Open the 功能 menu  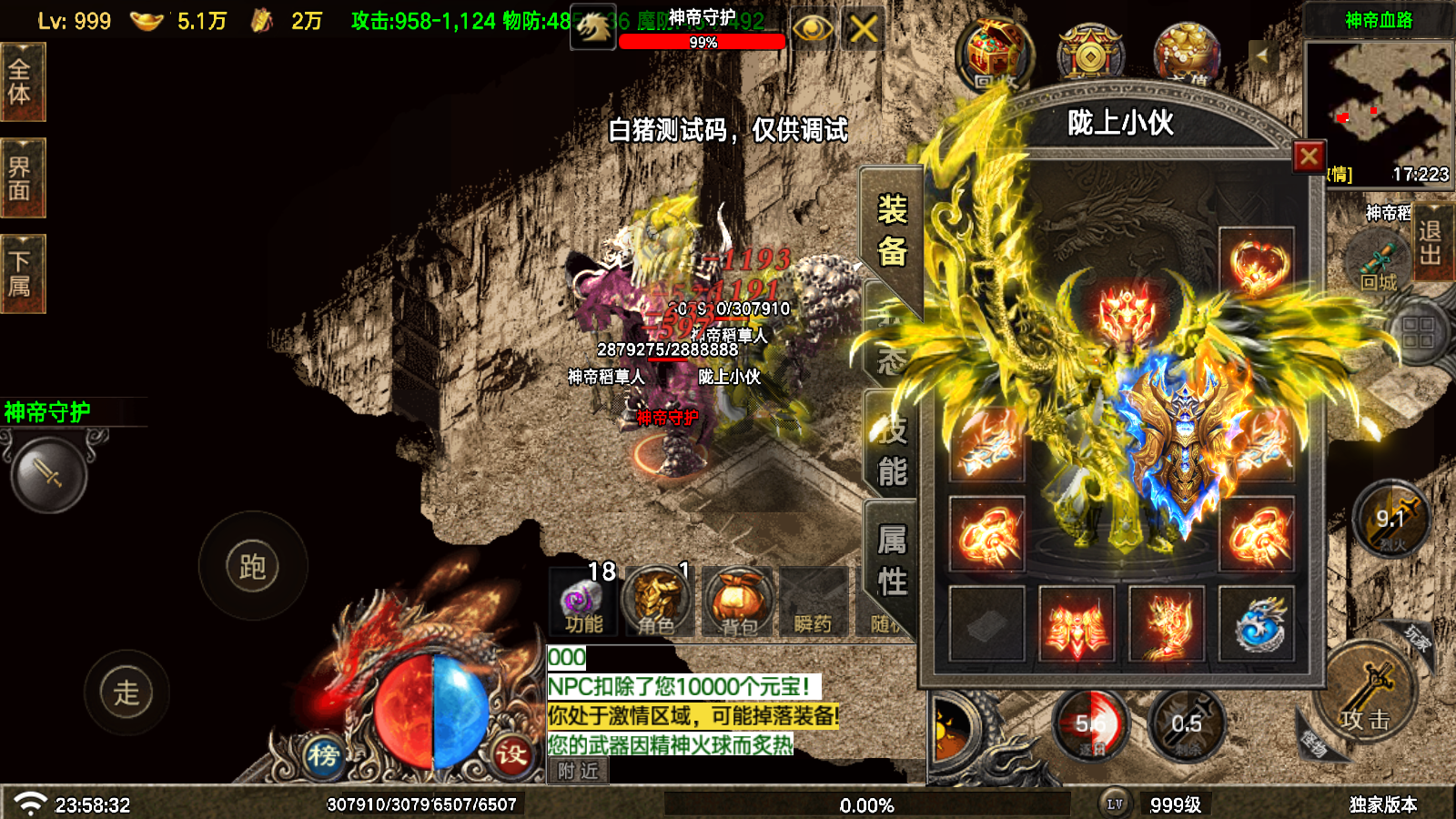(x=582, y=601)
